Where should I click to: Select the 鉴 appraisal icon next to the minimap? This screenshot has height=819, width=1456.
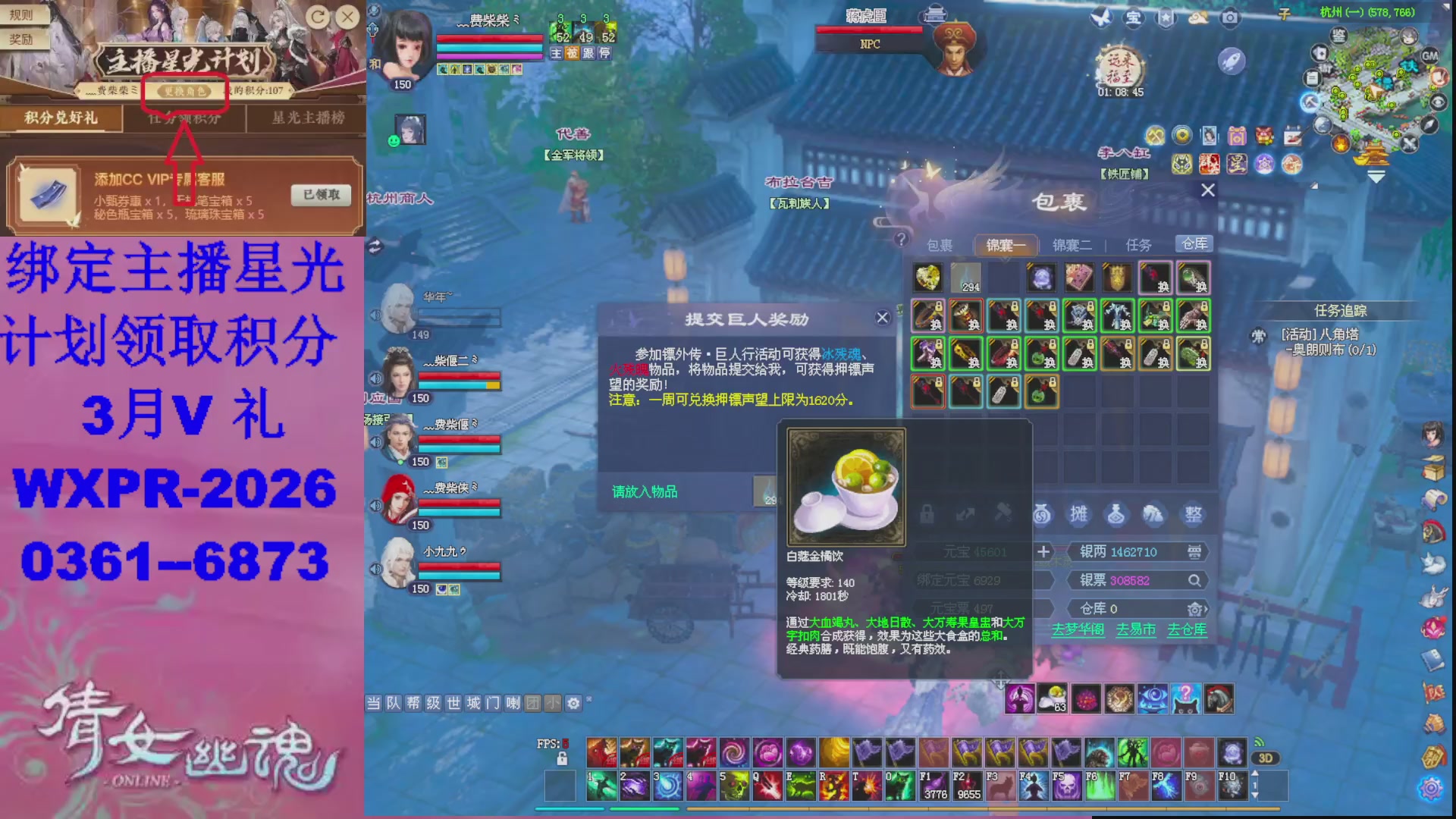[x=1338, y=36]
